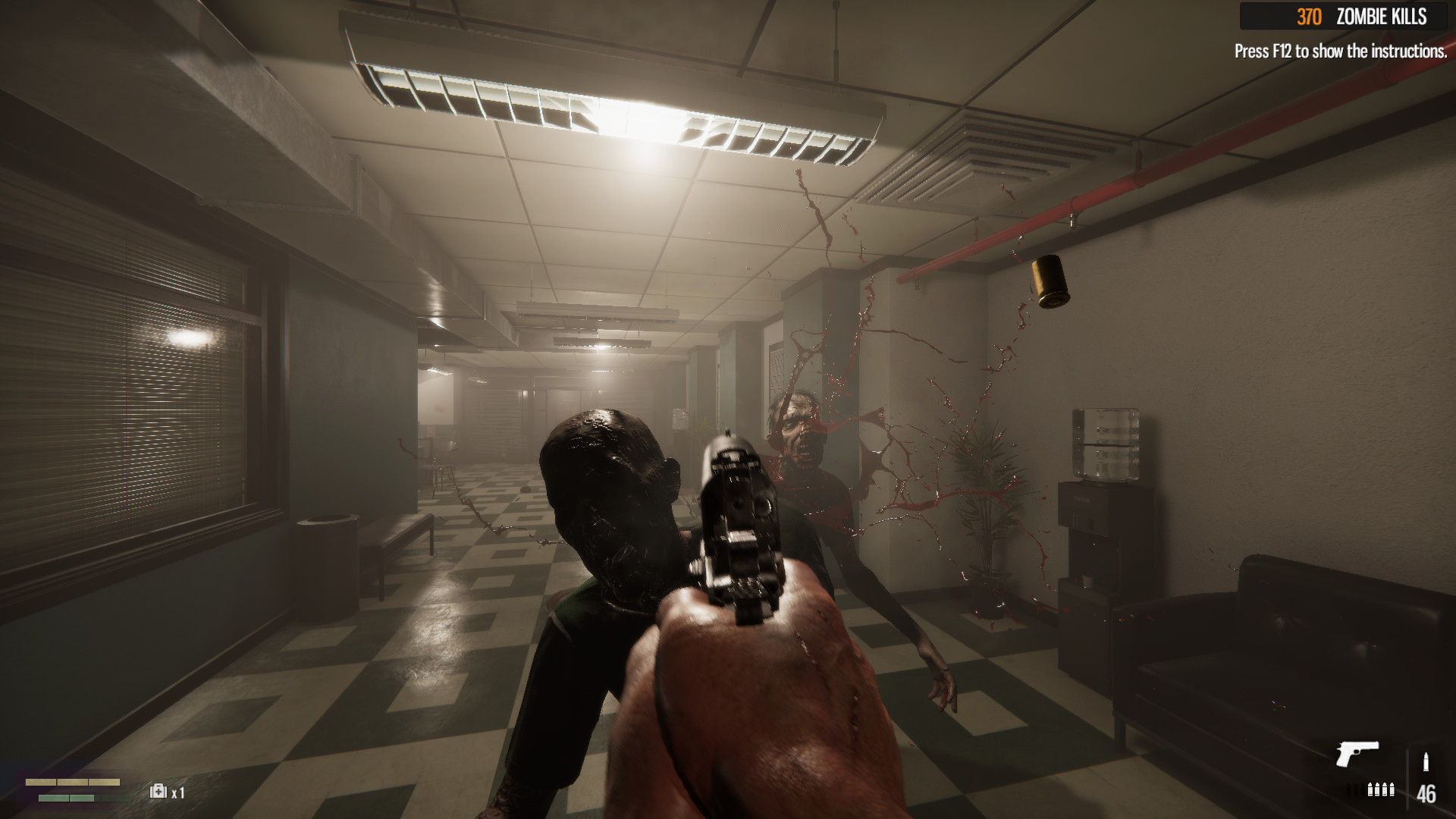Click the divider line beside the ammo count
This screenshot has width=1456, height=819.
[x=1408, y=777]
